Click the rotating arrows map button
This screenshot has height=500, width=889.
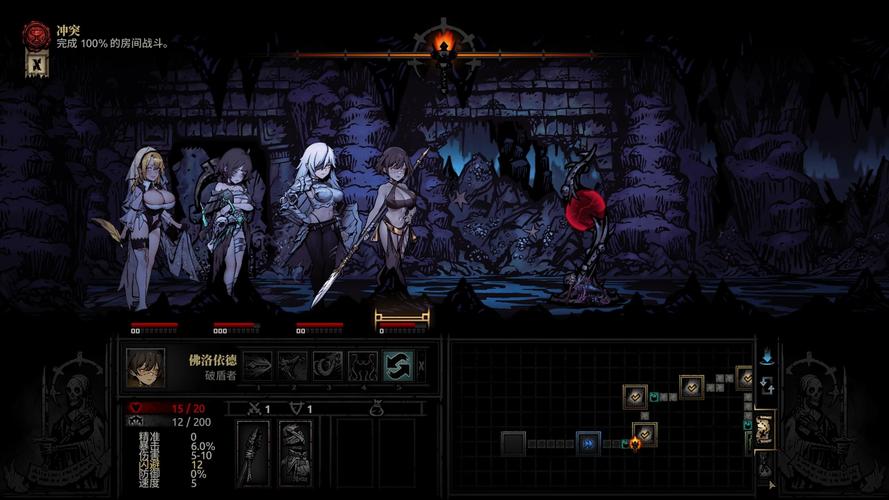tap(767, 385)
